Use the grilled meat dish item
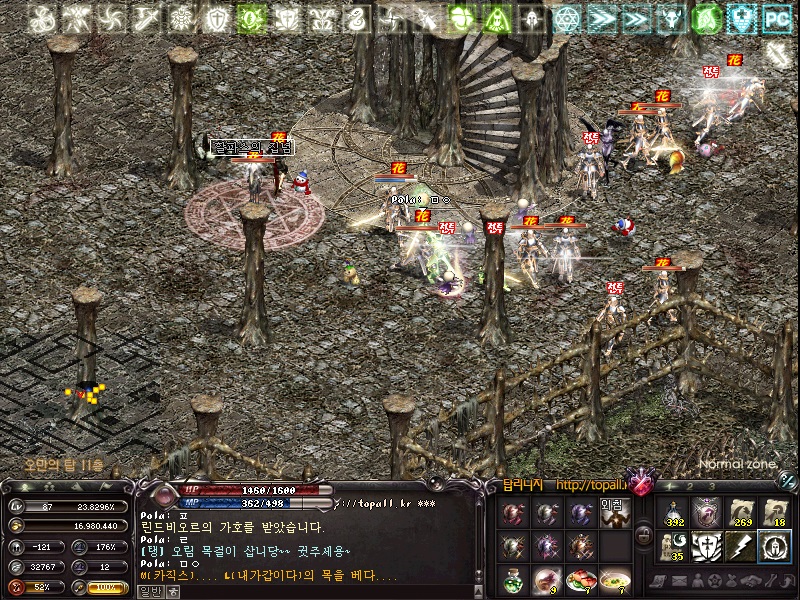 point(580,579)
